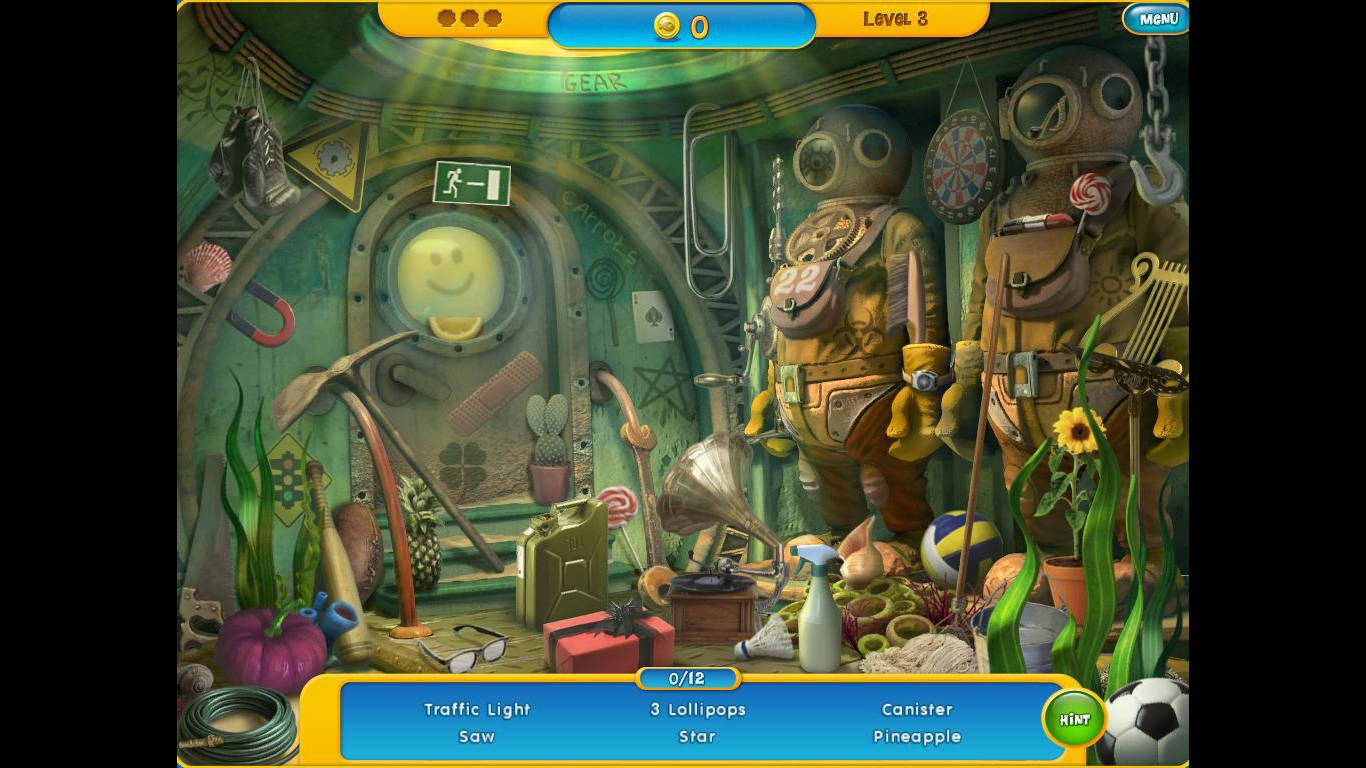Select 'Traffic Light' in the word list

click(477, 710)
